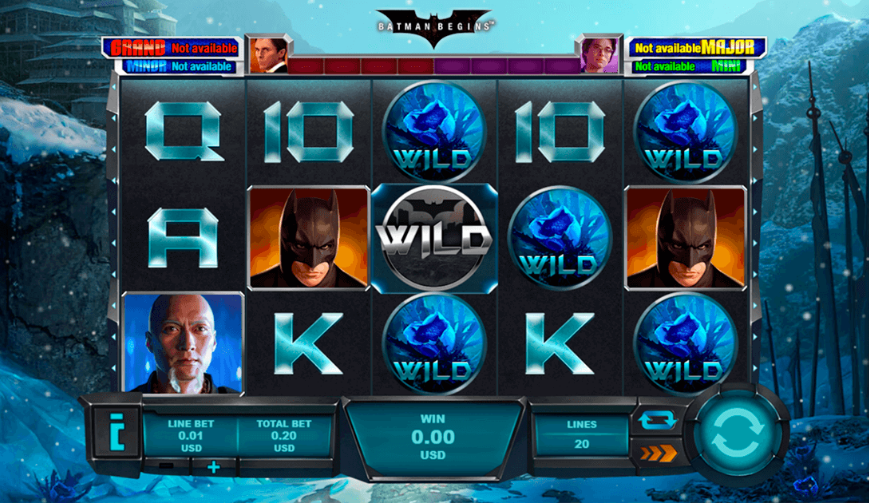Activate the autoplay loop-arrows button
The height and width of the screenshot is (503, 869).
point(657,420)
